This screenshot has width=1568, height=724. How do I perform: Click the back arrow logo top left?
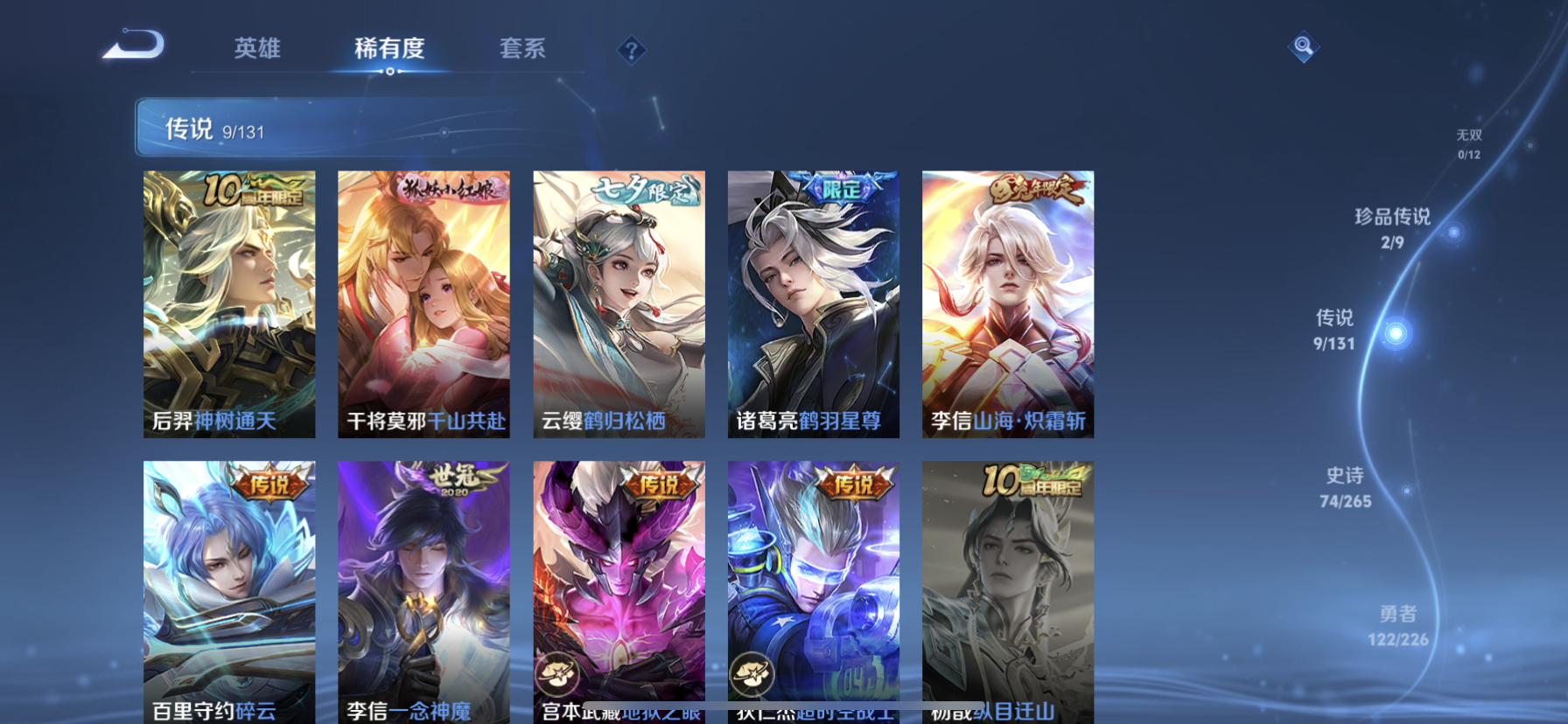click(133, 45)
